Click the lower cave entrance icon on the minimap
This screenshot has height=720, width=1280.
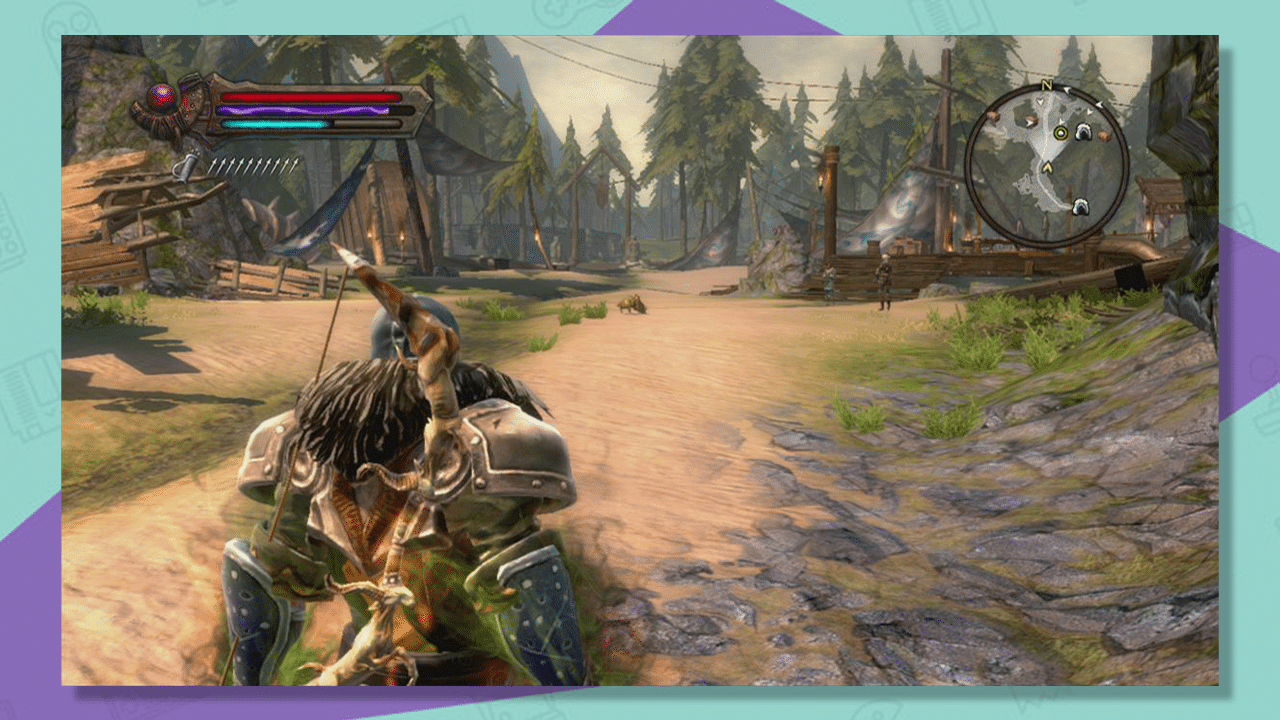click(1081, 206)
